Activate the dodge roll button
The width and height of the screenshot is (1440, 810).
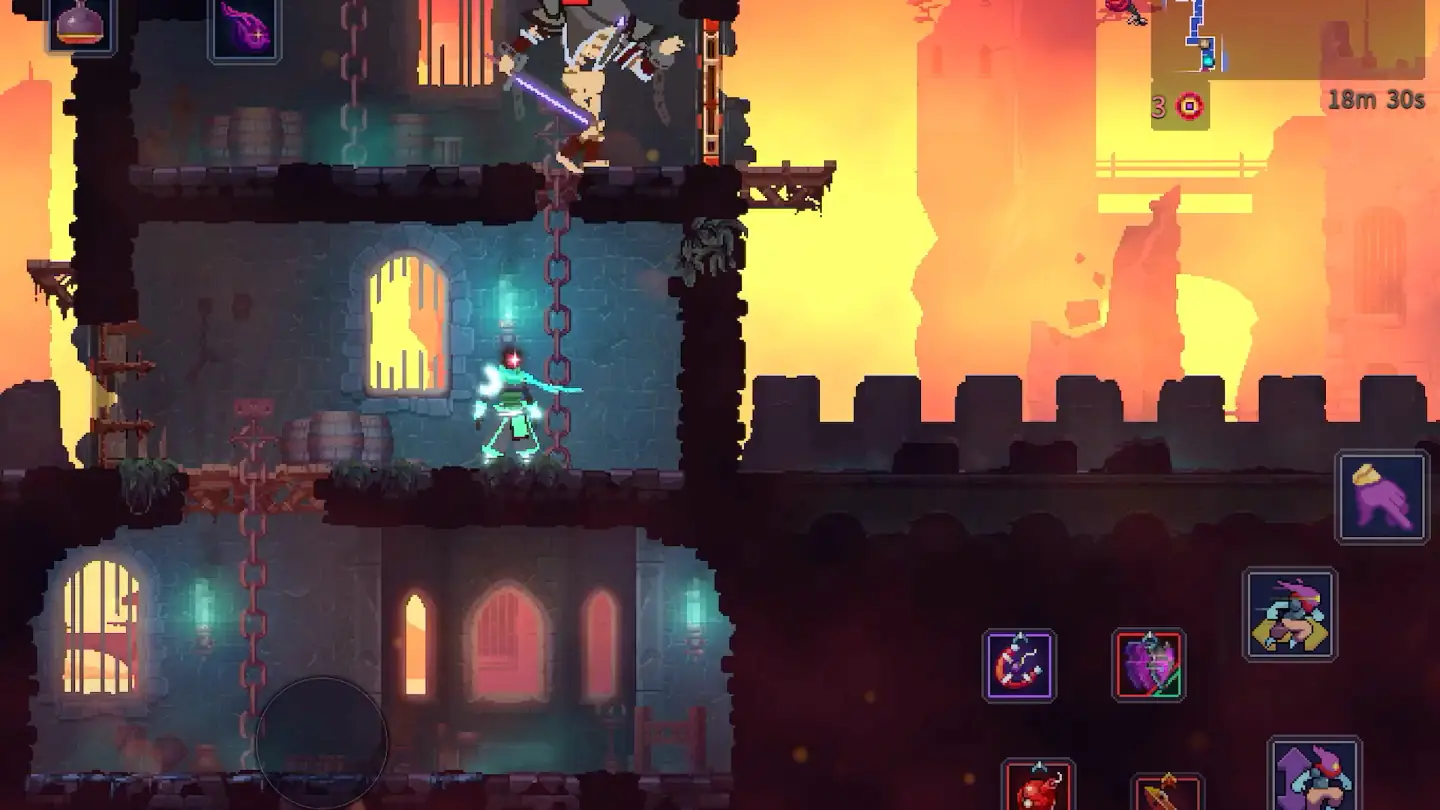coord(1290,614)
